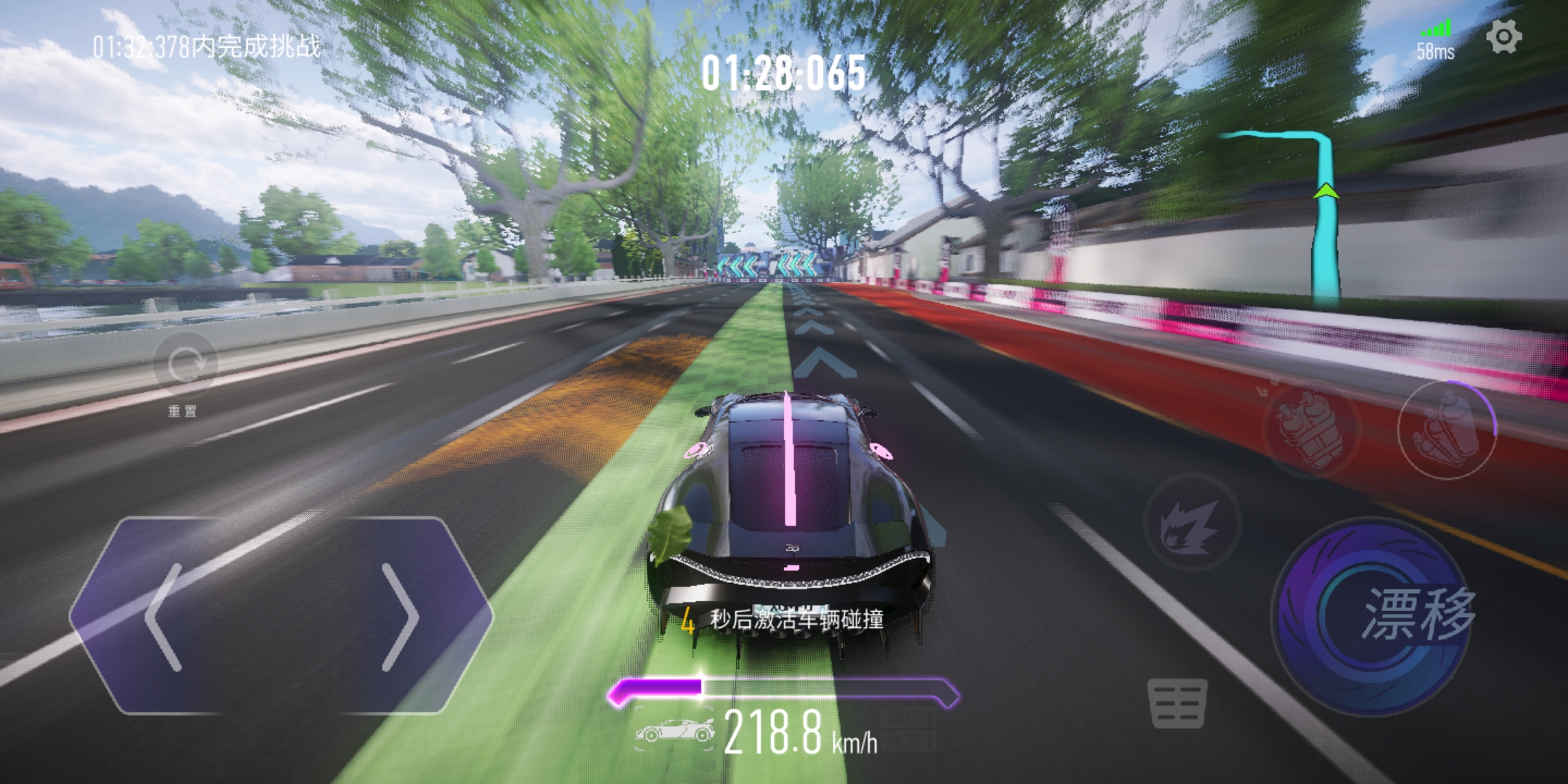The image size is (1568, 784).
Task: Trigger the single nitro canister boost
Action: 1446,430
